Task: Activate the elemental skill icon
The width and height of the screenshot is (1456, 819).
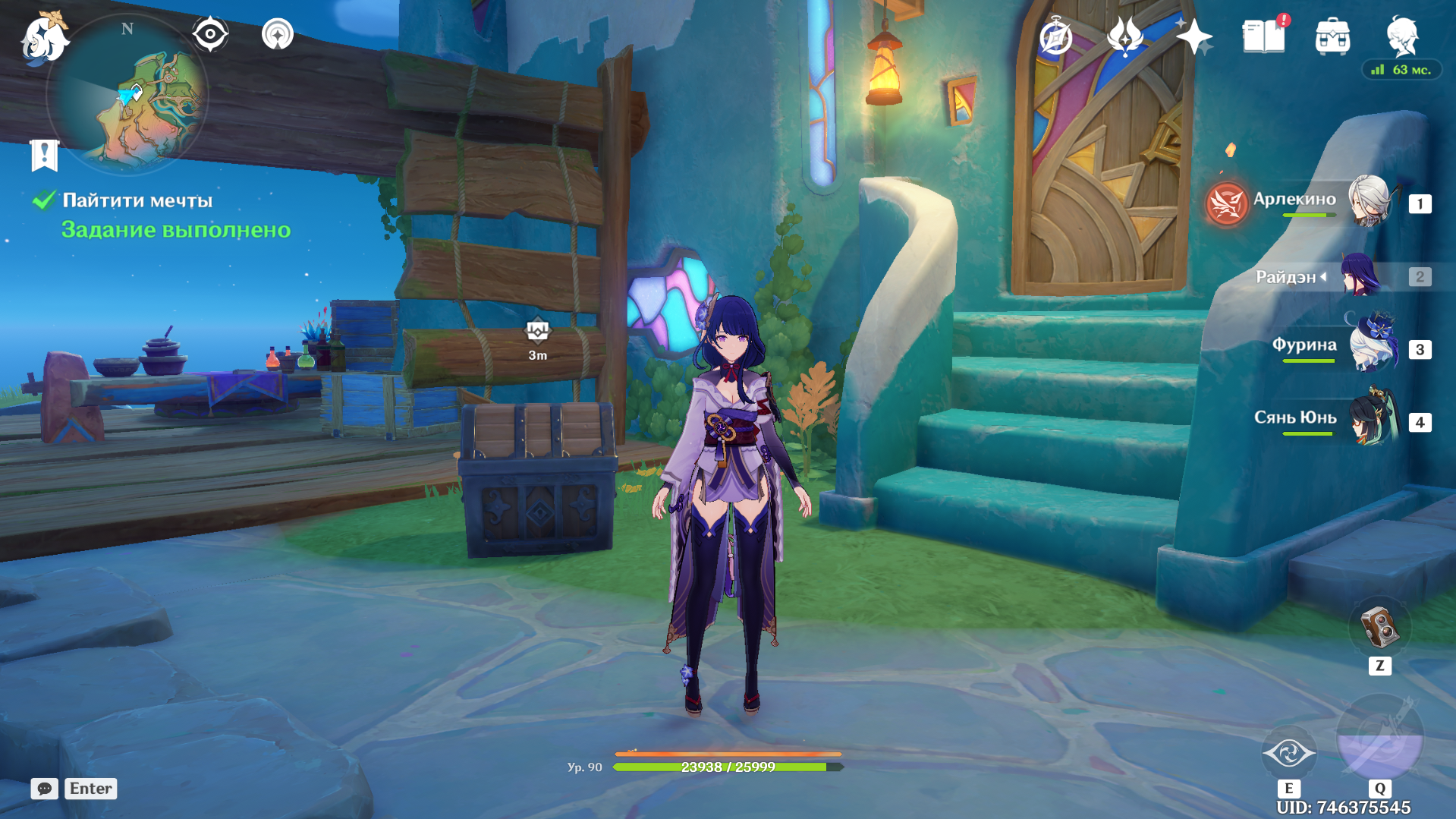Action: pyautogui.click(x=1288, y=753)
